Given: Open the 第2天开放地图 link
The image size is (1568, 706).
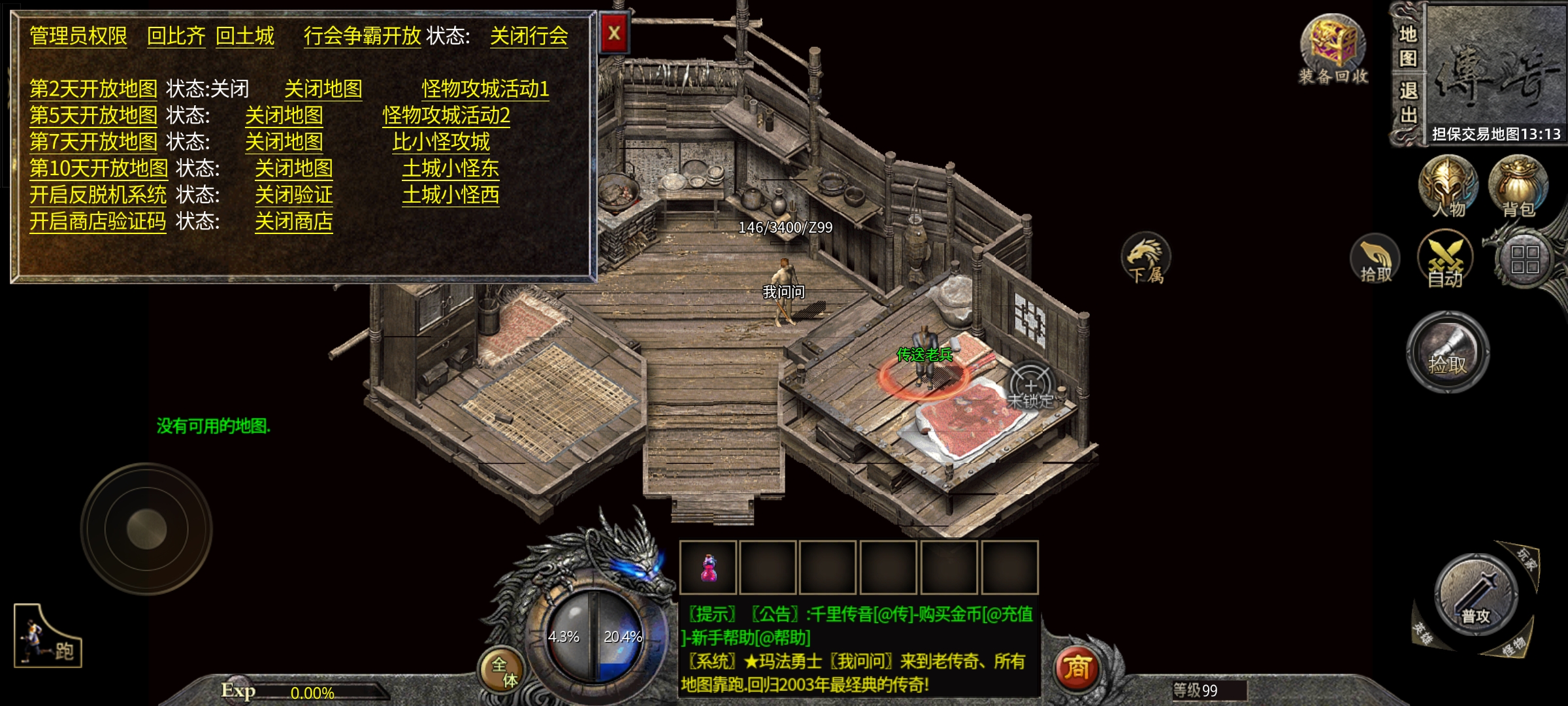Looking at the screenshot, I should 93,88.
